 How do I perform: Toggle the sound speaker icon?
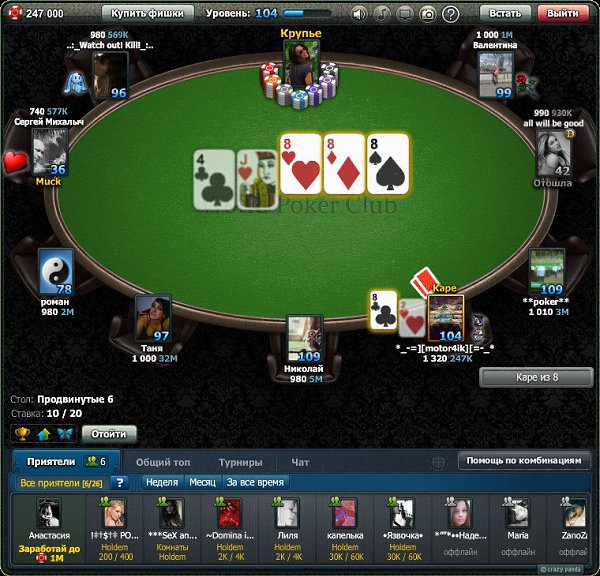(360, 14)
